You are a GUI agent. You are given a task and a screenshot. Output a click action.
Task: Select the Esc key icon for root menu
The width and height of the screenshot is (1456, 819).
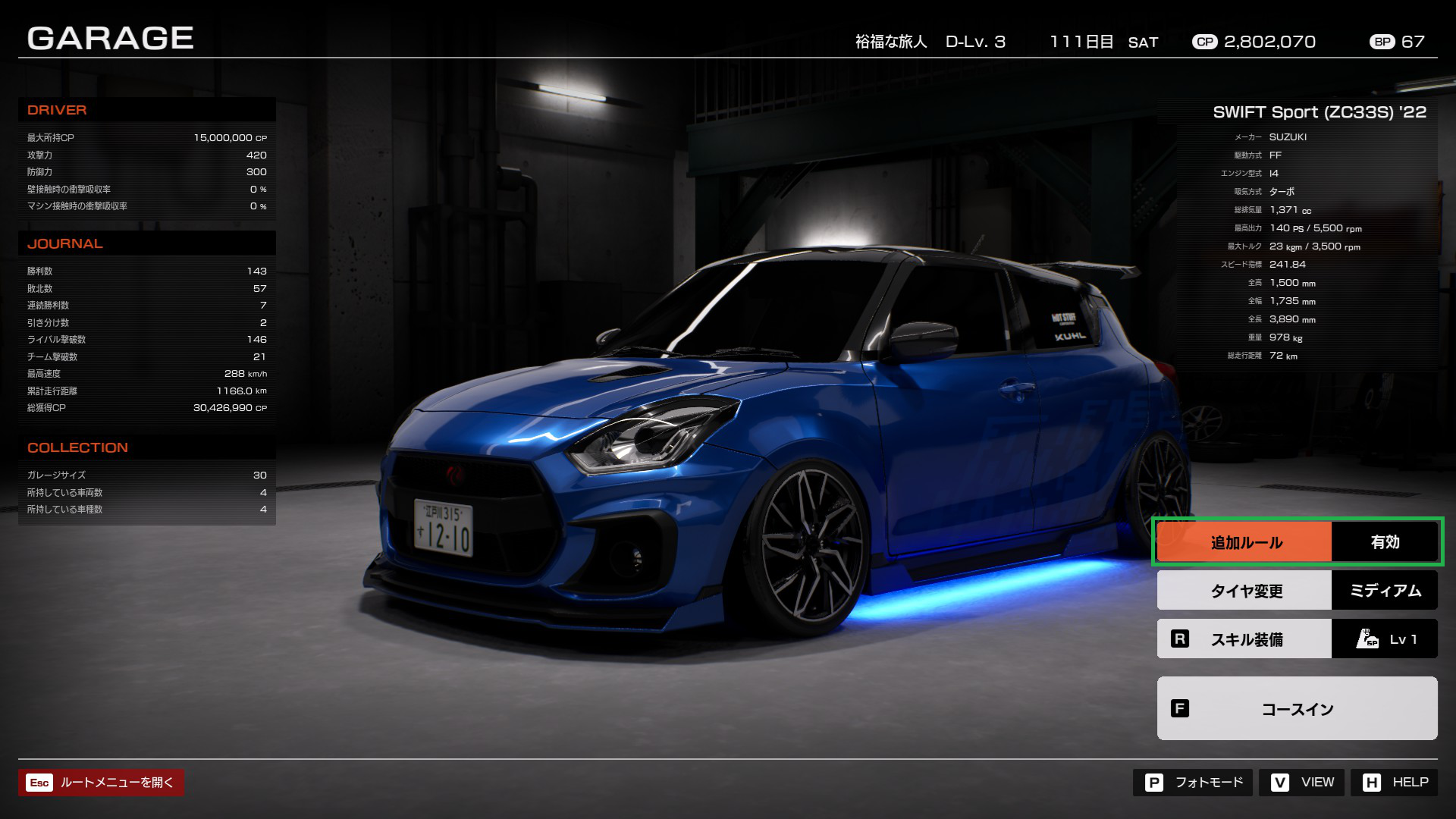tap(39, 783)
